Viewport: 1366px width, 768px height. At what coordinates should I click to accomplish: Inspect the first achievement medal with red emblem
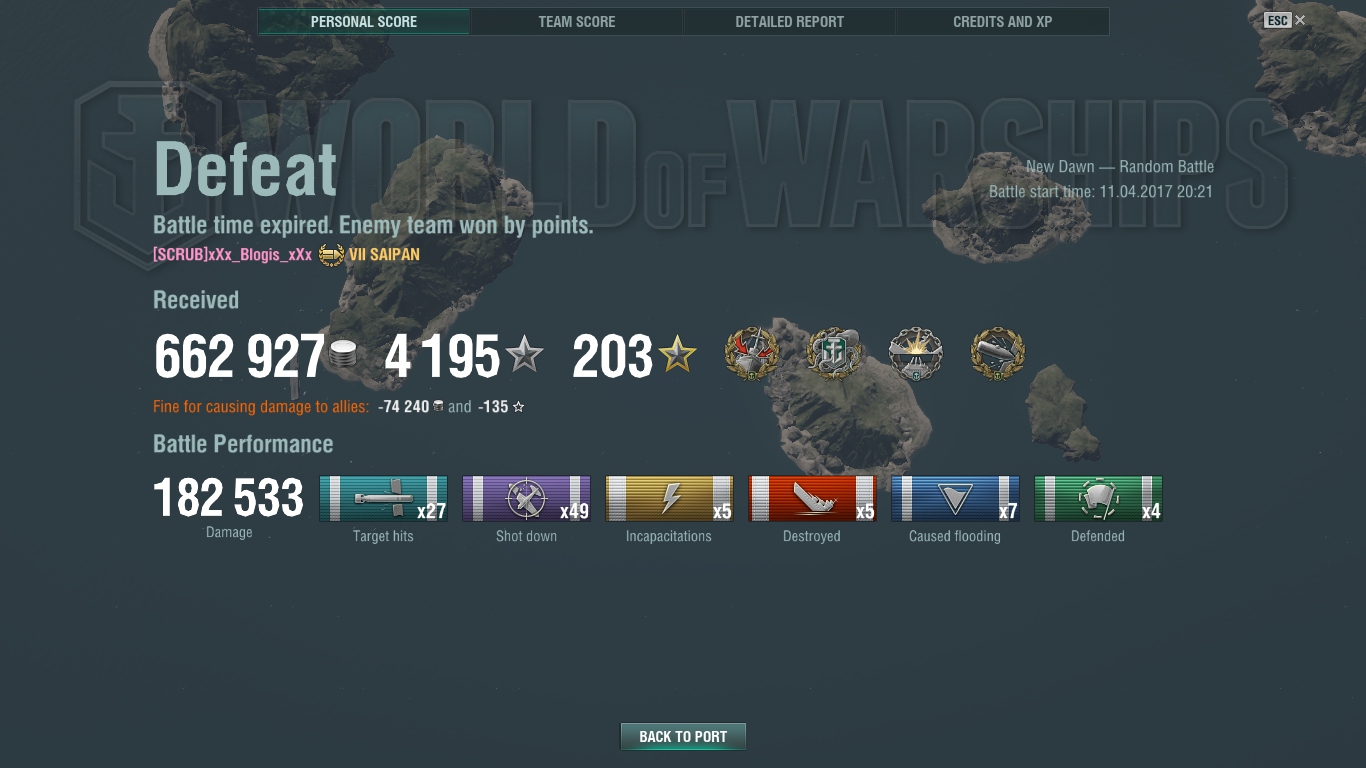coord(752,354)
